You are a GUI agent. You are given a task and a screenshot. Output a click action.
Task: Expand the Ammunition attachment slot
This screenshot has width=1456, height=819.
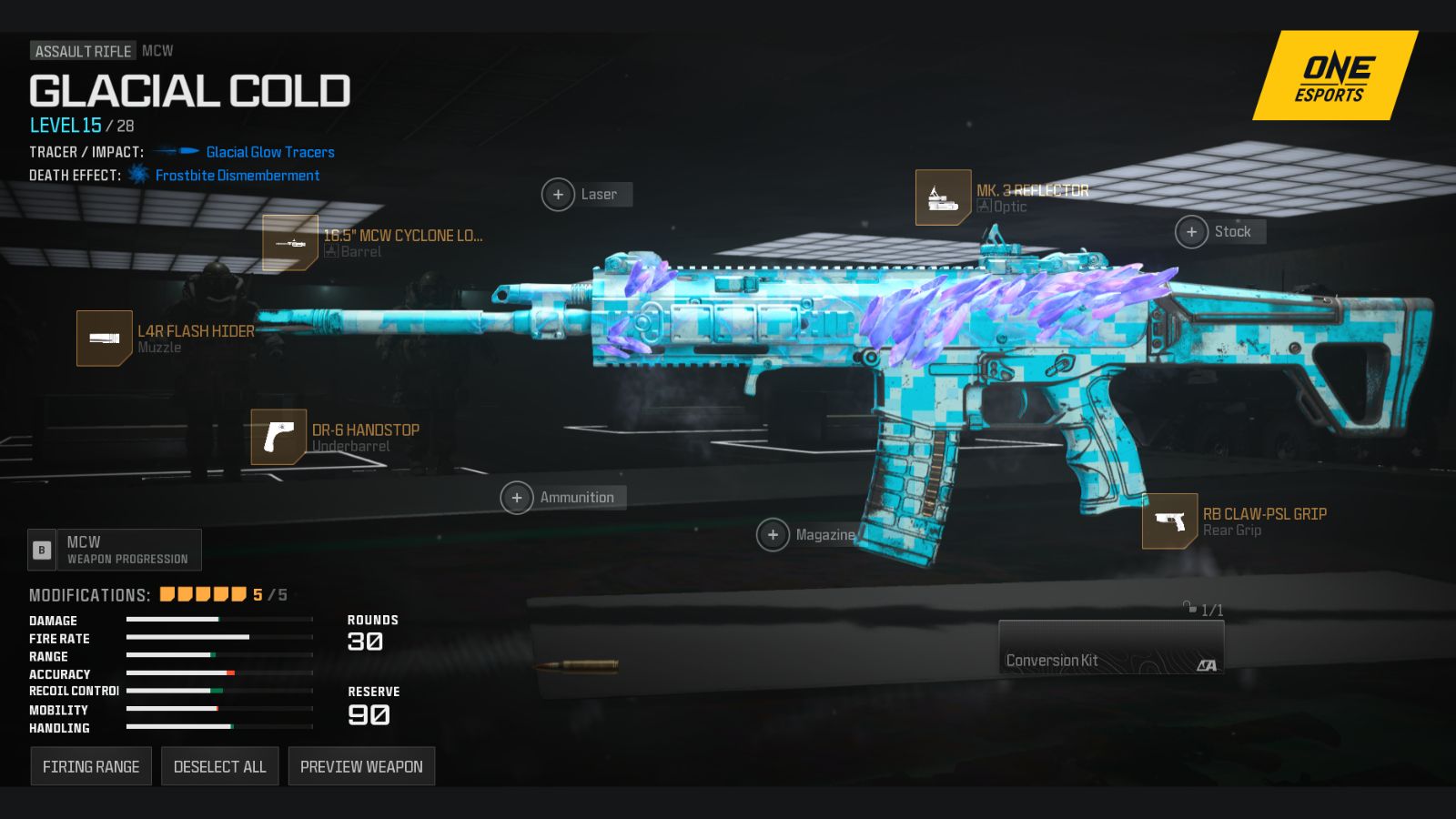517,498
